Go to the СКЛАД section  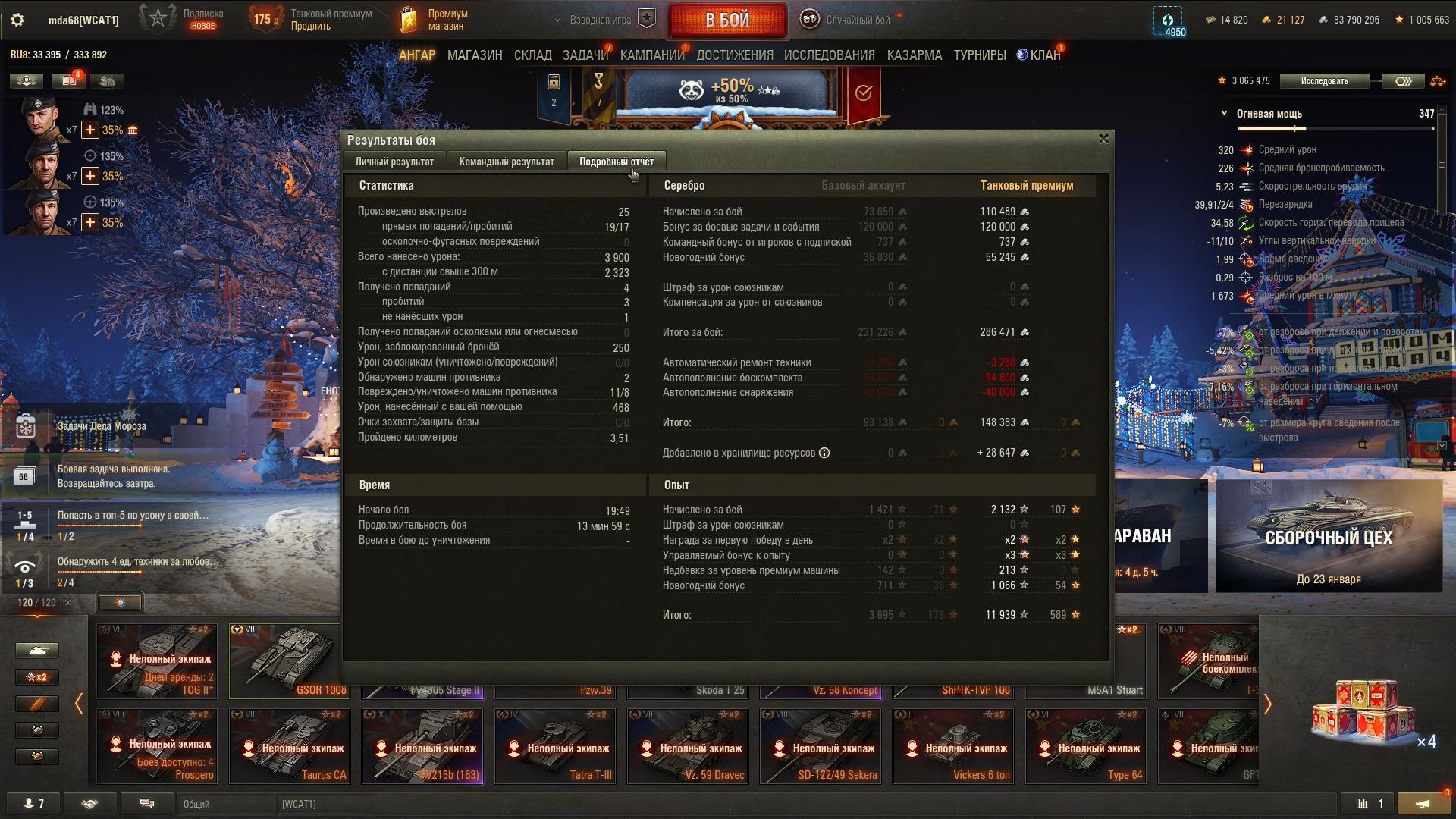(532, 55)
